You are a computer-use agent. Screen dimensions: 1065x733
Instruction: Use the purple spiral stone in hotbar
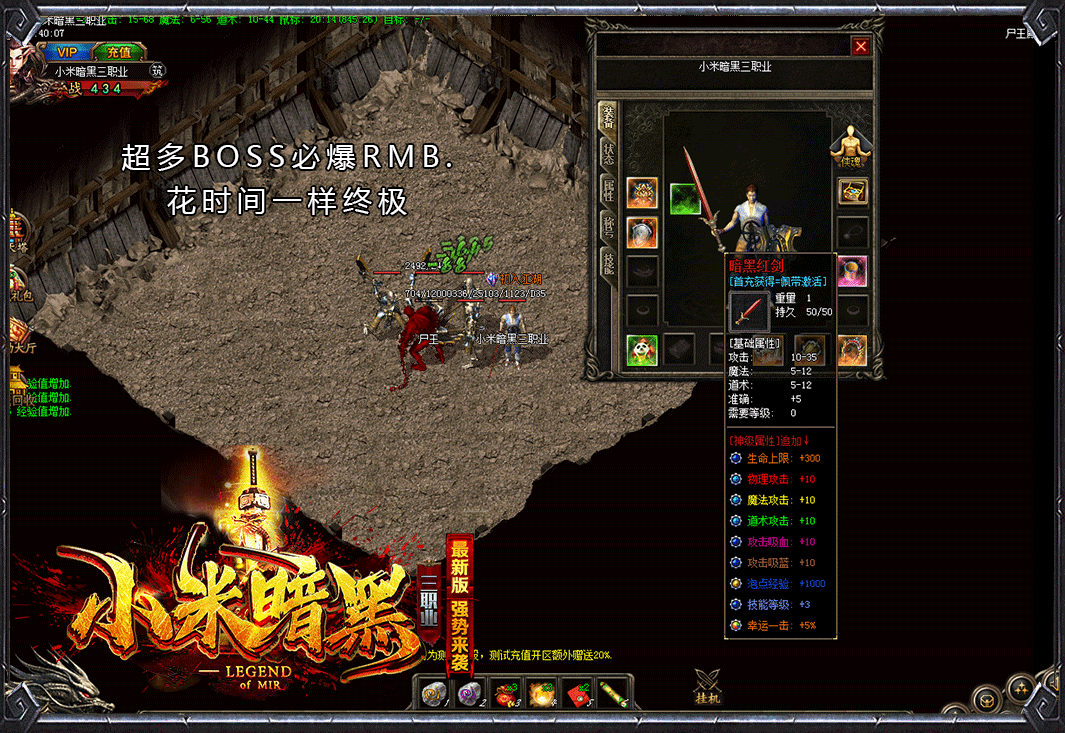(x=468, y=692)
